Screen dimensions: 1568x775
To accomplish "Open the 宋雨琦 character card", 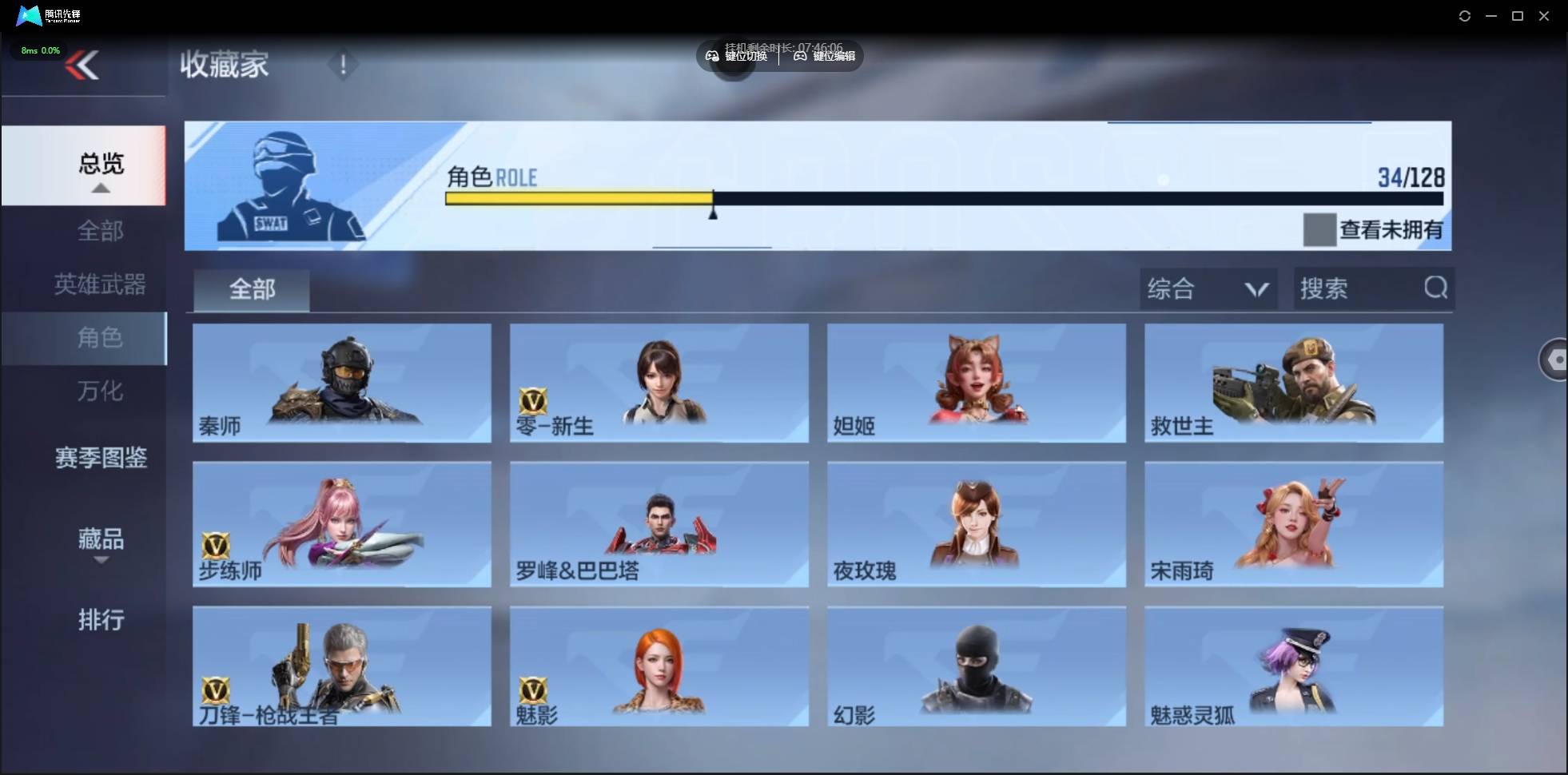I will tap(1293, 525).
